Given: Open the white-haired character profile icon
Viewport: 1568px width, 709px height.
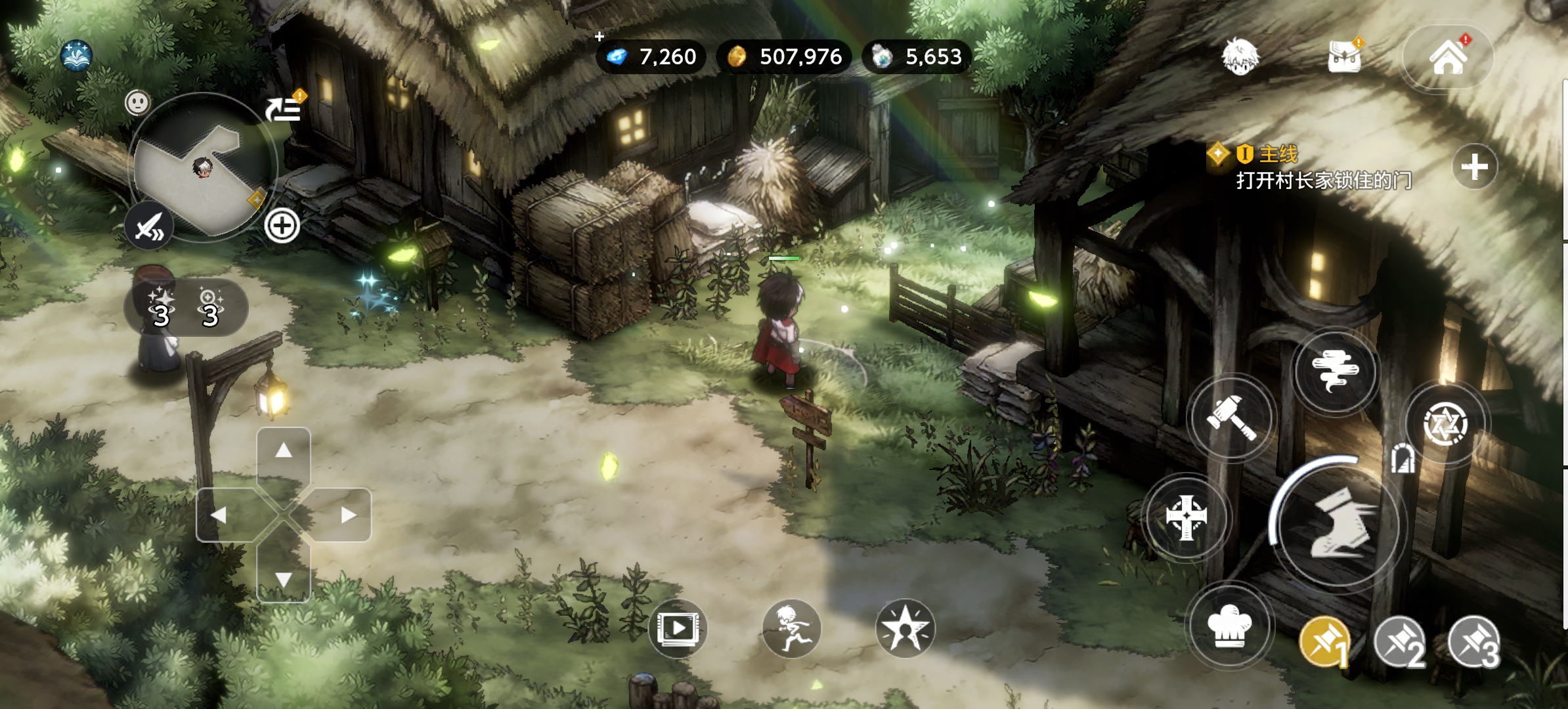Looking at the screenshot, I should pos(1240,56).
